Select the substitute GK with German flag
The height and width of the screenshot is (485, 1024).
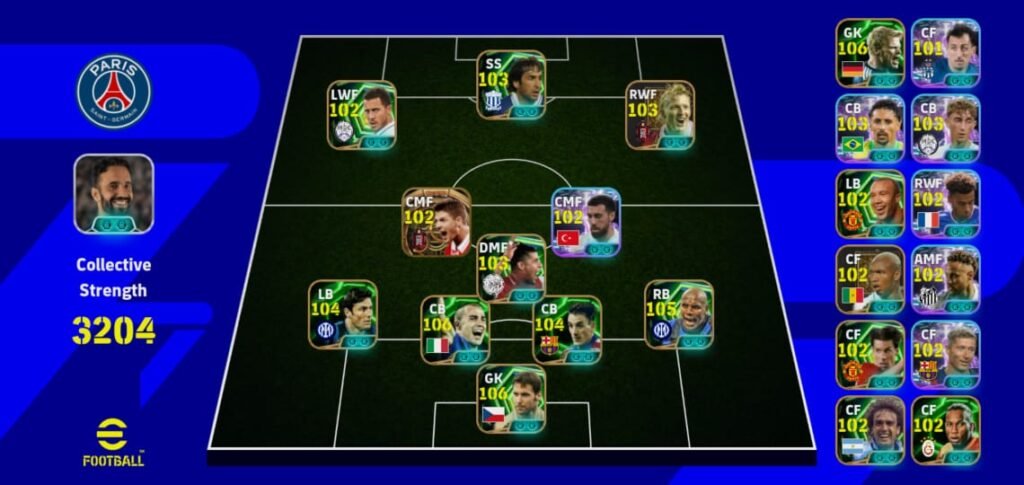tap(870, 52)
